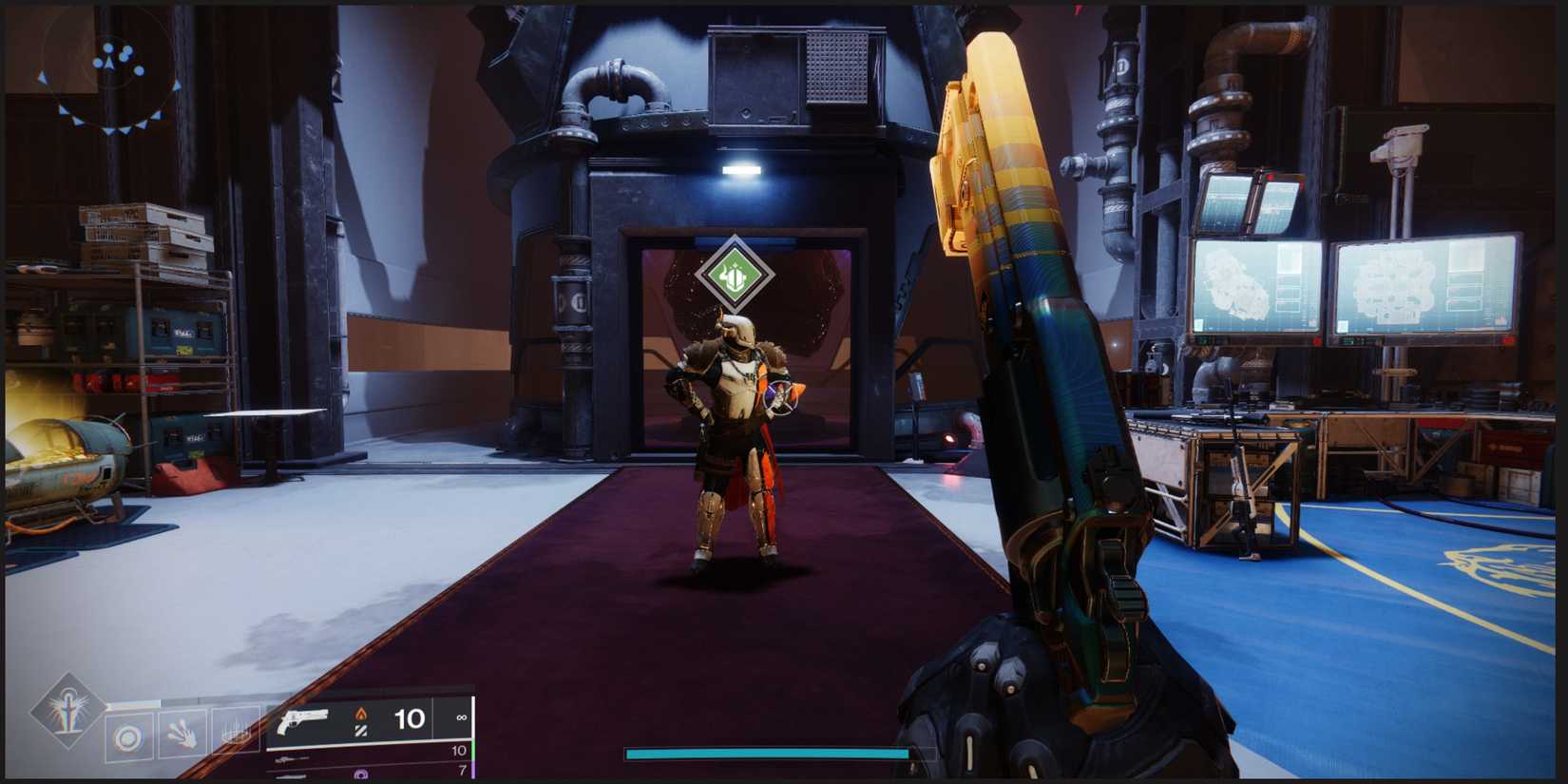The height and width of the screenshot is (784, 1568).
Task: Click the teal progress bar at bottom center
Action: coord(765,752)
